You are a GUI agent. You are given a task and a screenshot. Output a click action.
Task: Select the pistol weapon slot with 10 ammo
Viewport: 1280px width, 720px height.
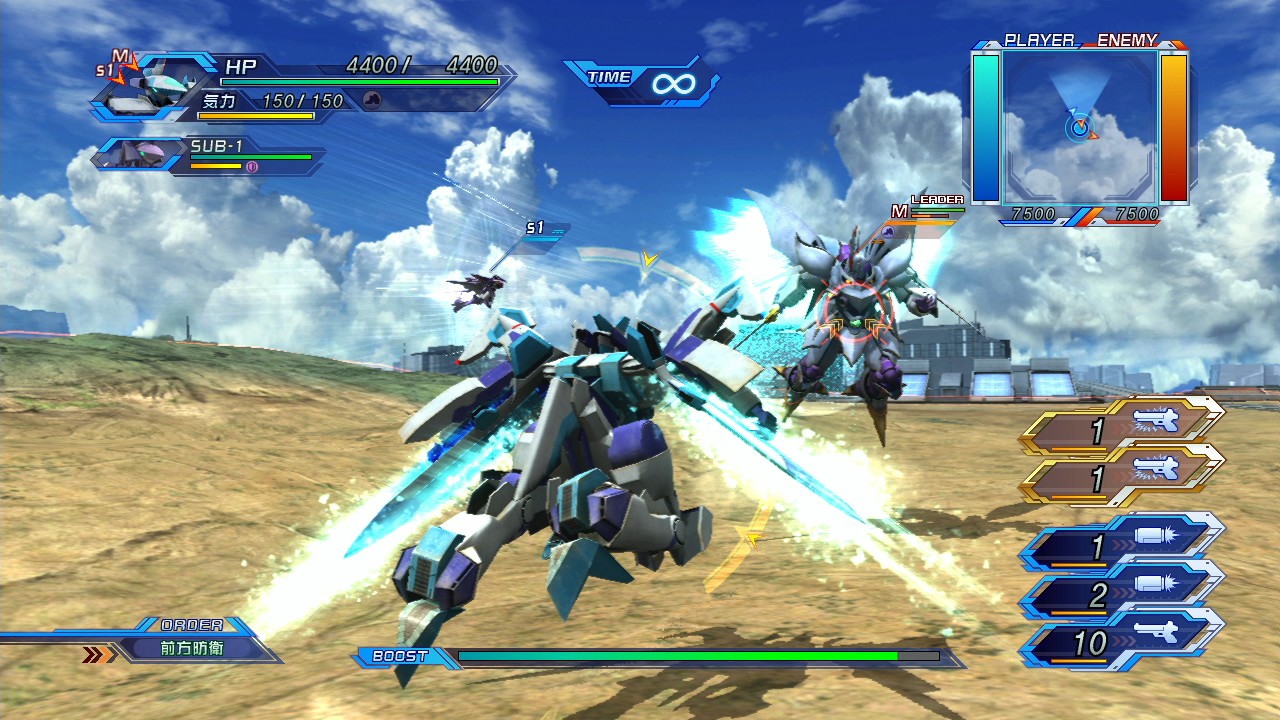click(1124, 643)
